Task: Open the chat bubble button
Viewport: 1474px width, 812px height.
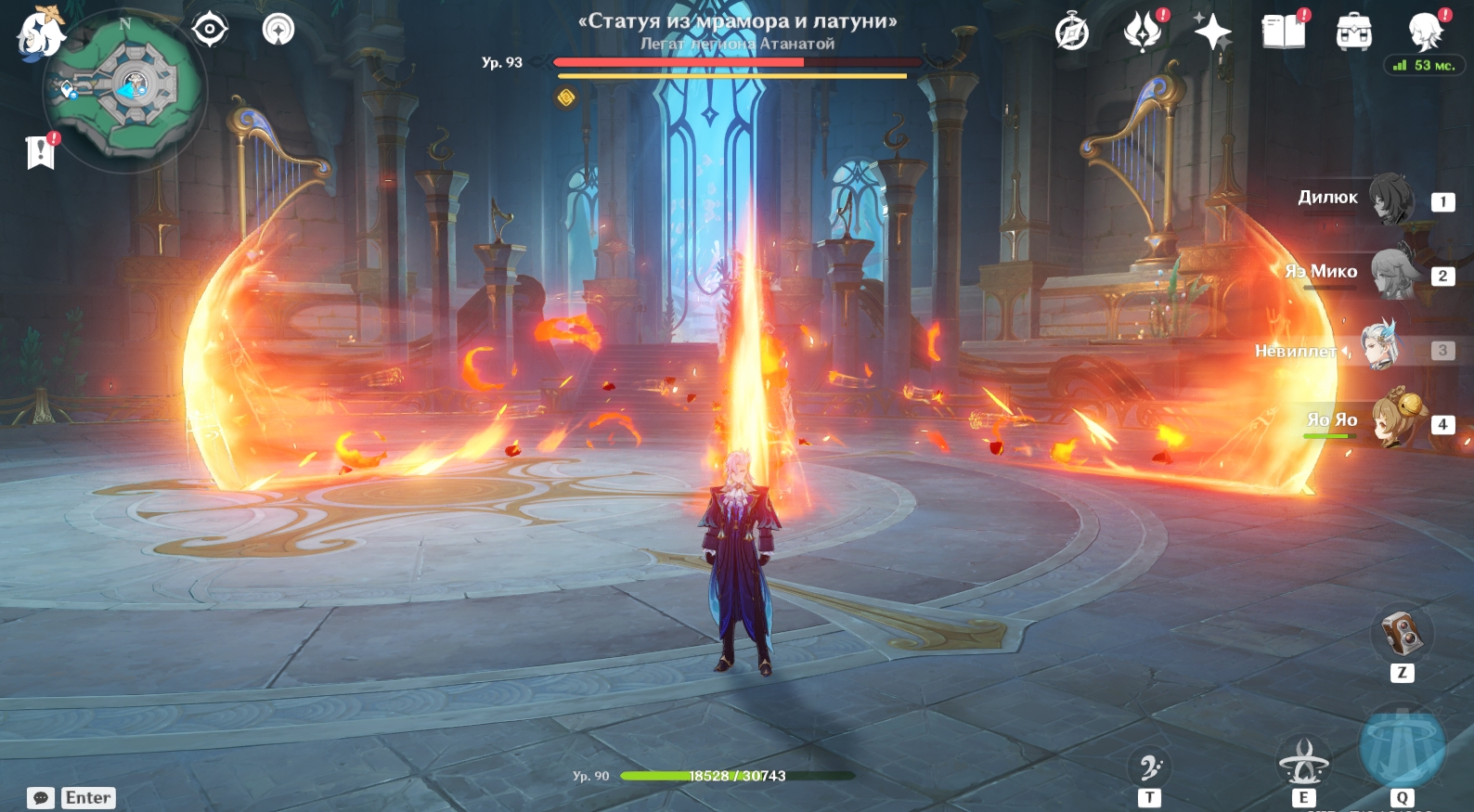Action: [x=41, y=798]
